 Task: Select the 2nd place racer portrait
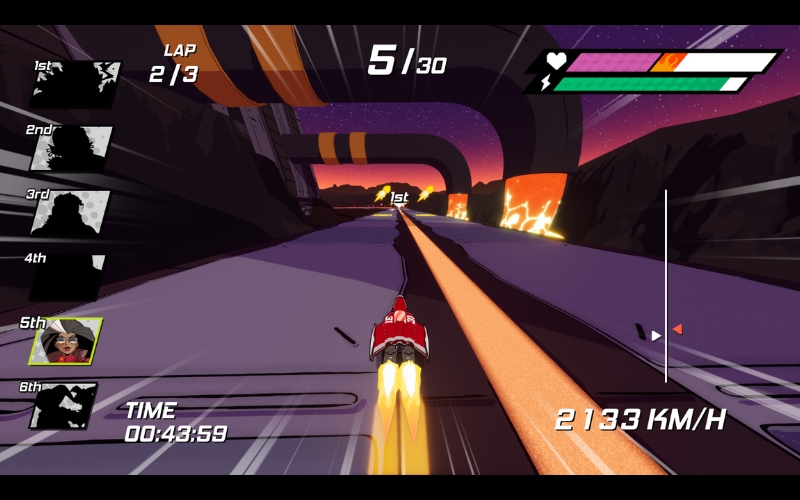(x=71, y=149)
